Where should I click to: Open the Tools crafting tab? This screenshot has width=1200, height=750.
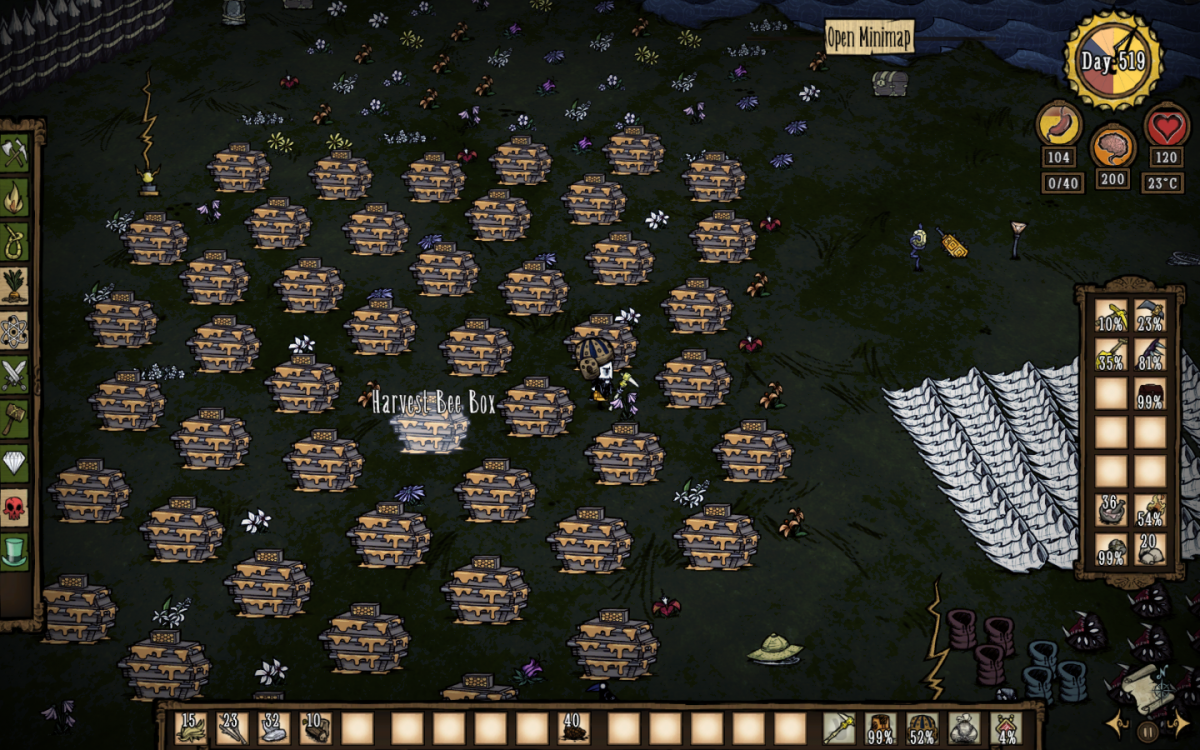coord(15,153)
